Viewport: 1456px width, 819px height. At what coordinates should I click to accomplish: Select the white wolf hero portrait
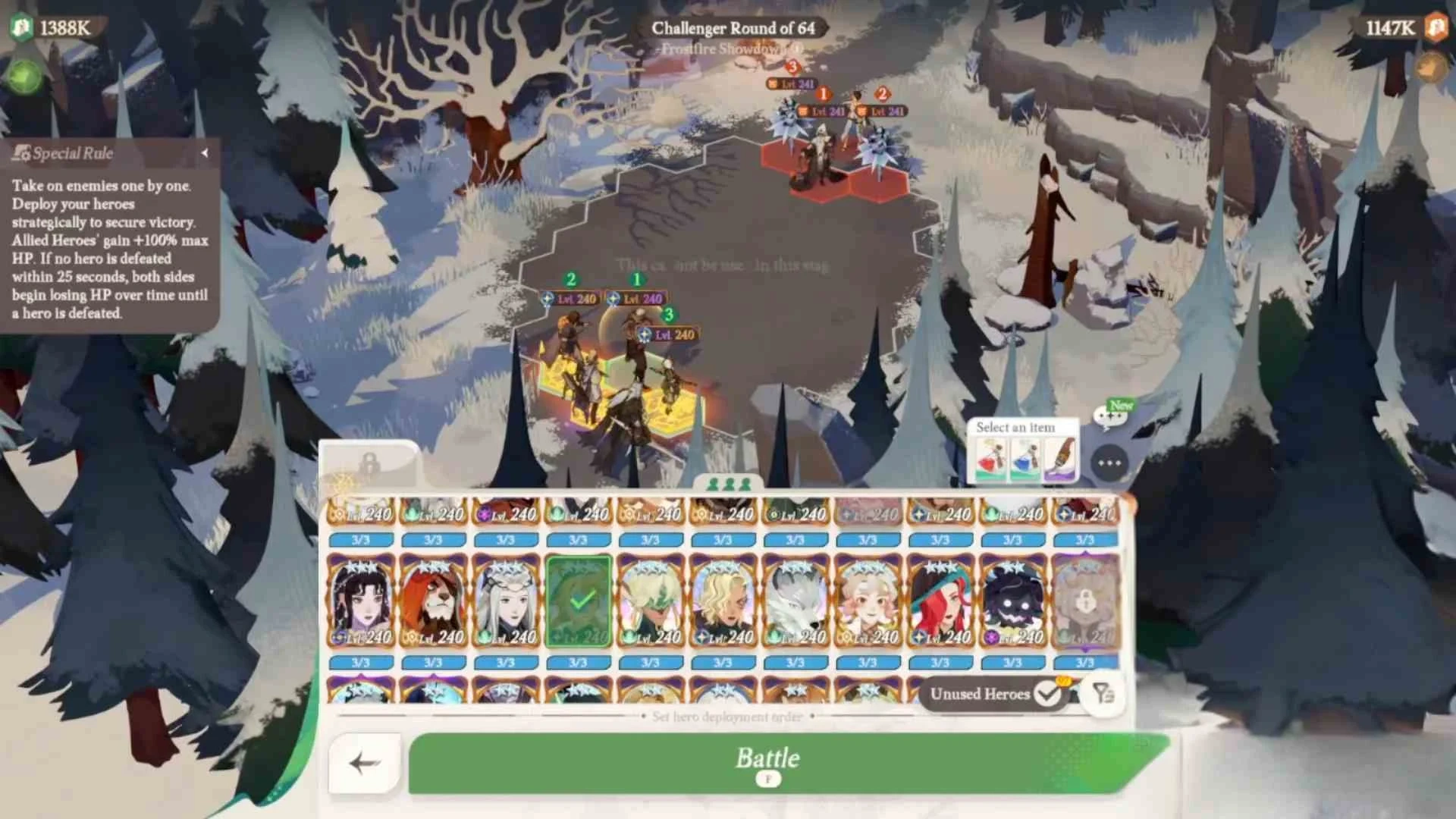coord(796,599)
